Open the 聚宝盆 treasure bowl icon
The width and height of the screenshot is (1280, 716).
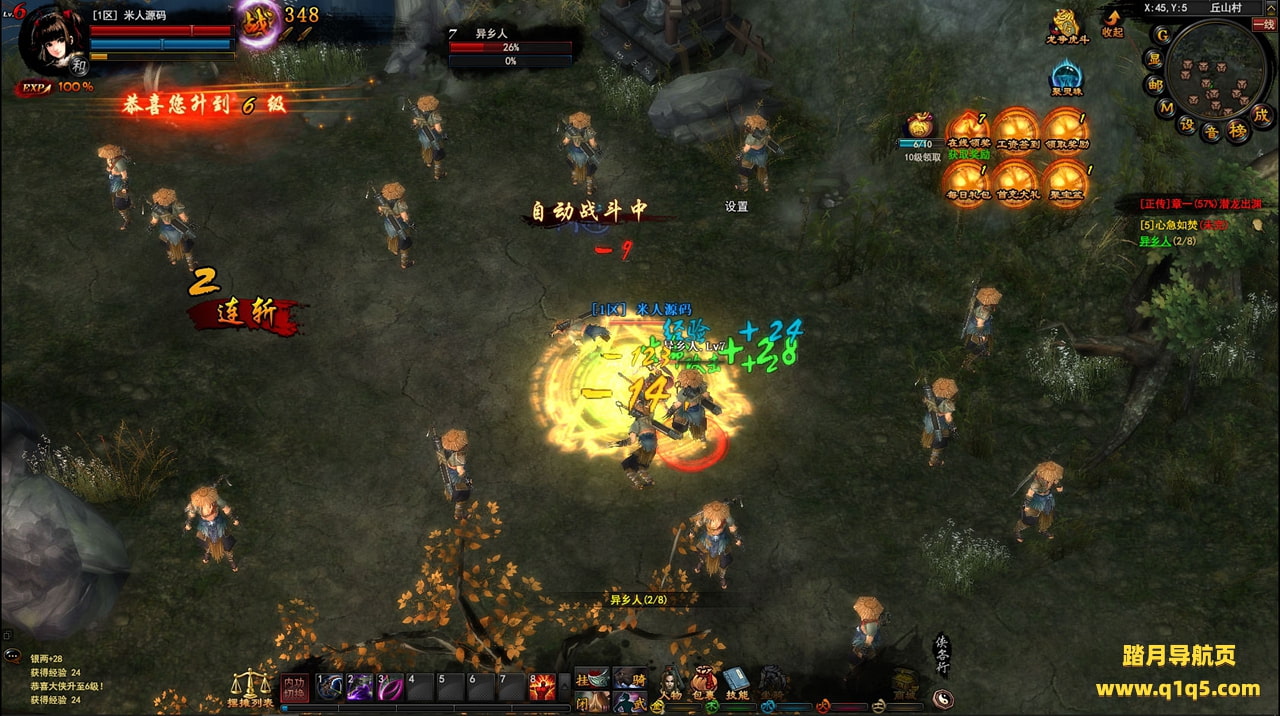[x=1065, y=182]
